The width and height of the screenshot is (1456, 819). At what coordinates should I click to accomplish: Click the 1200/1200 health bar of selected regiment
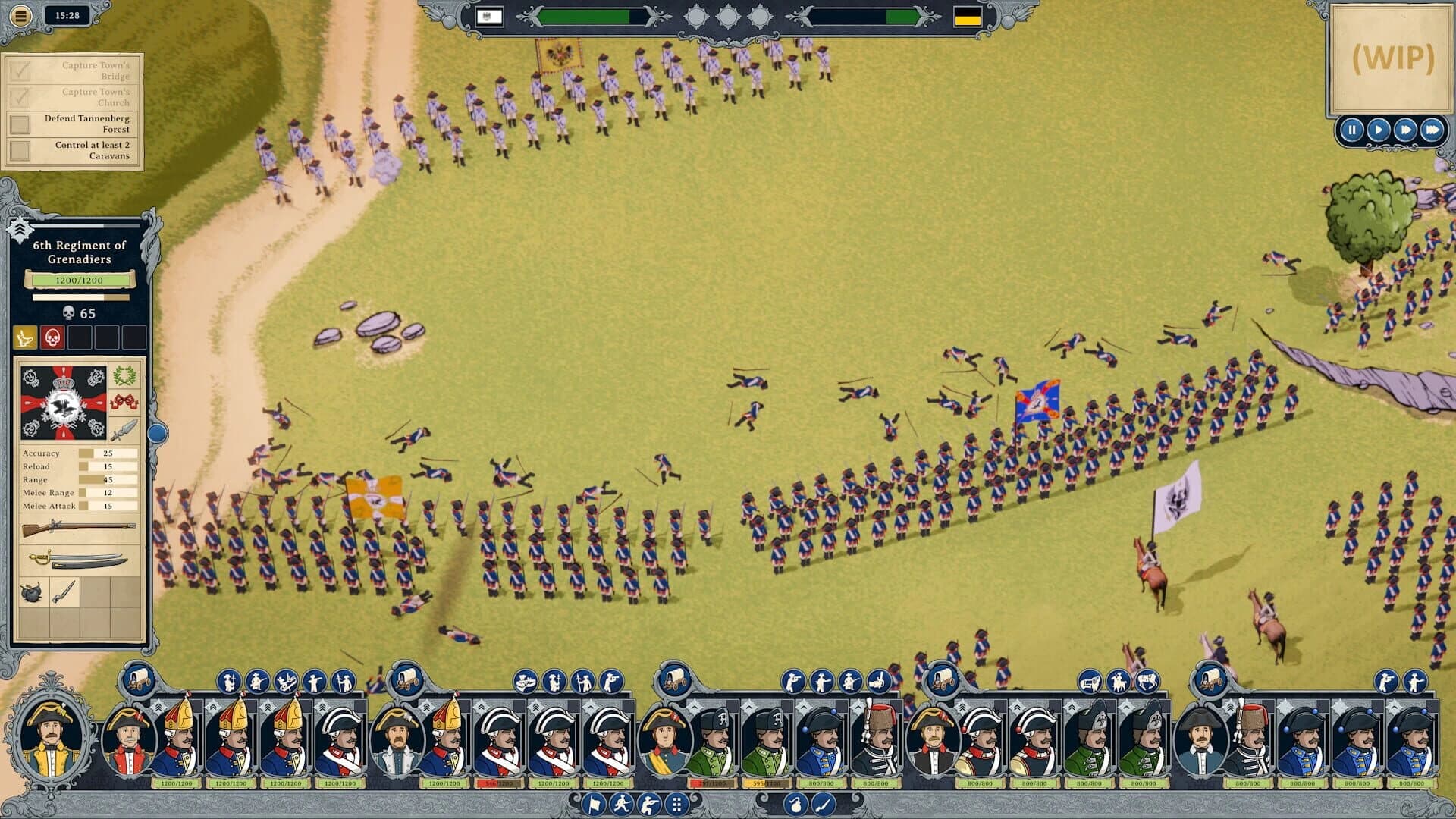tap(80, 279)
